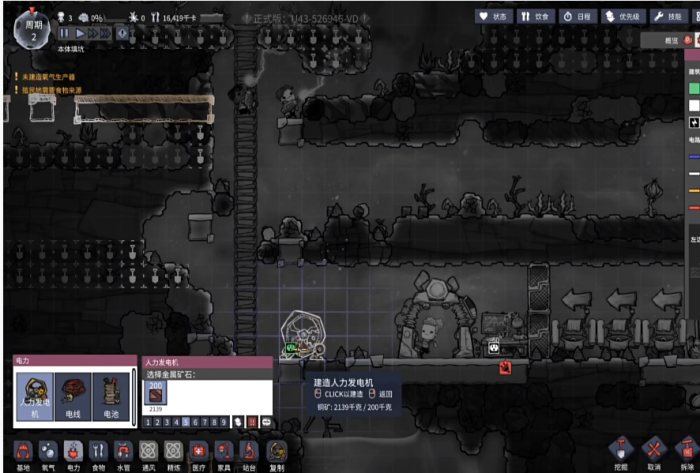The image size is (700, 473).
Task: Select the copper ore material slot
Action: 158,392
